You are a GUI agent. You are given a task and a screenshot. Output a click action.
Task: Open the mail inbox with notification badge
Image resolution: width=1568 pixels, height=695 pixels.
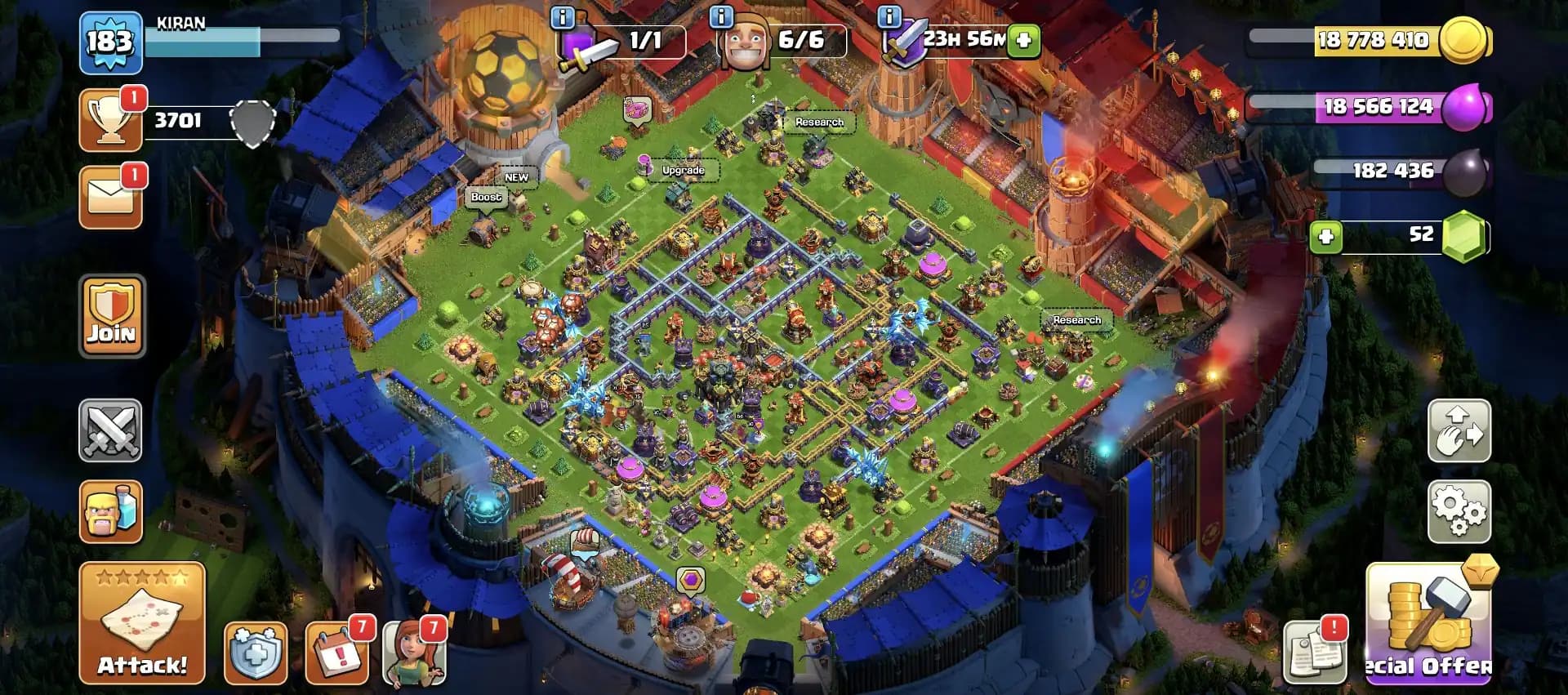point(111,195)
